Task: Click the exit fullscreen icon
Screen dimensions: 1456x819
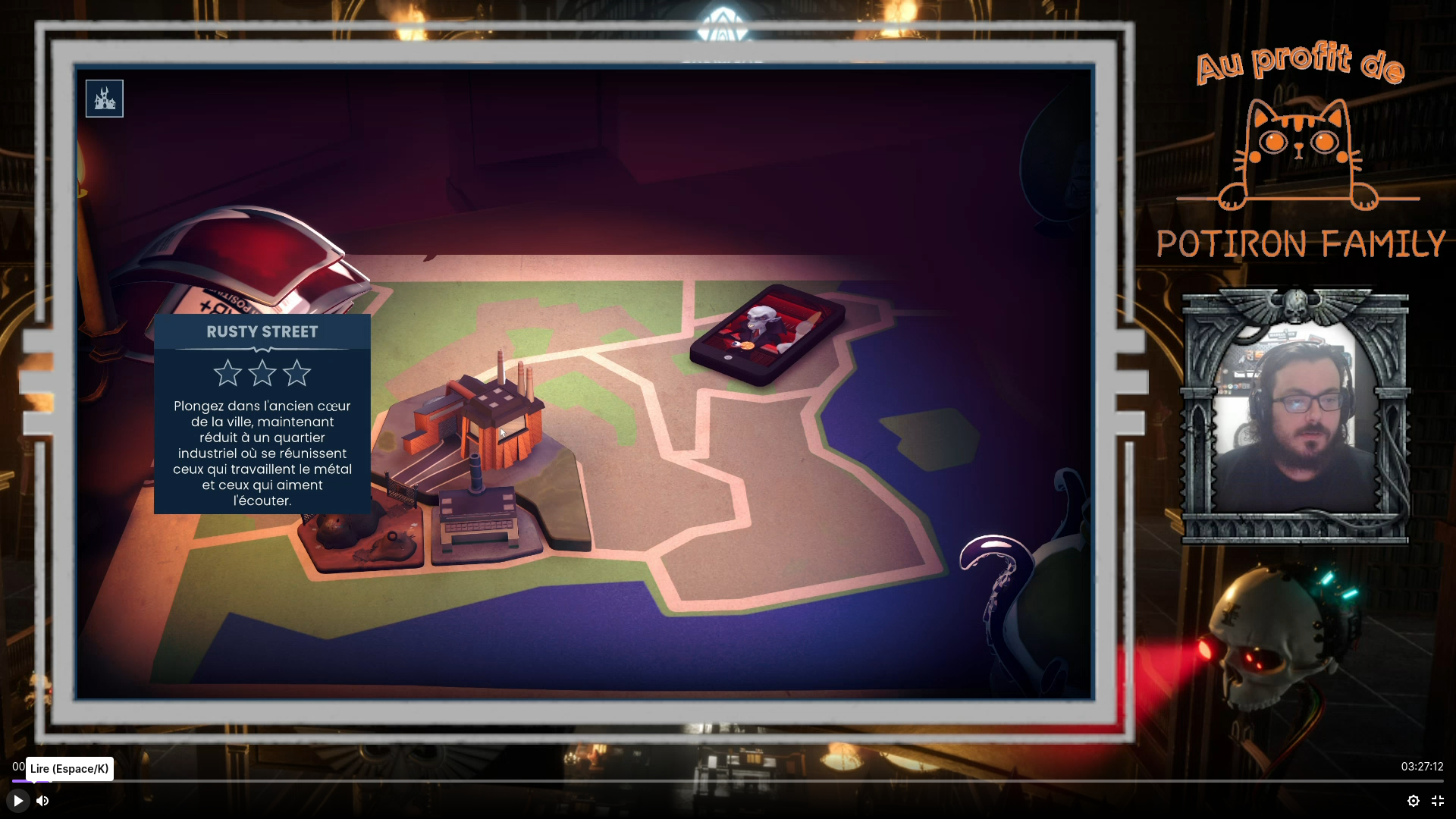Action: point(1438,801)
